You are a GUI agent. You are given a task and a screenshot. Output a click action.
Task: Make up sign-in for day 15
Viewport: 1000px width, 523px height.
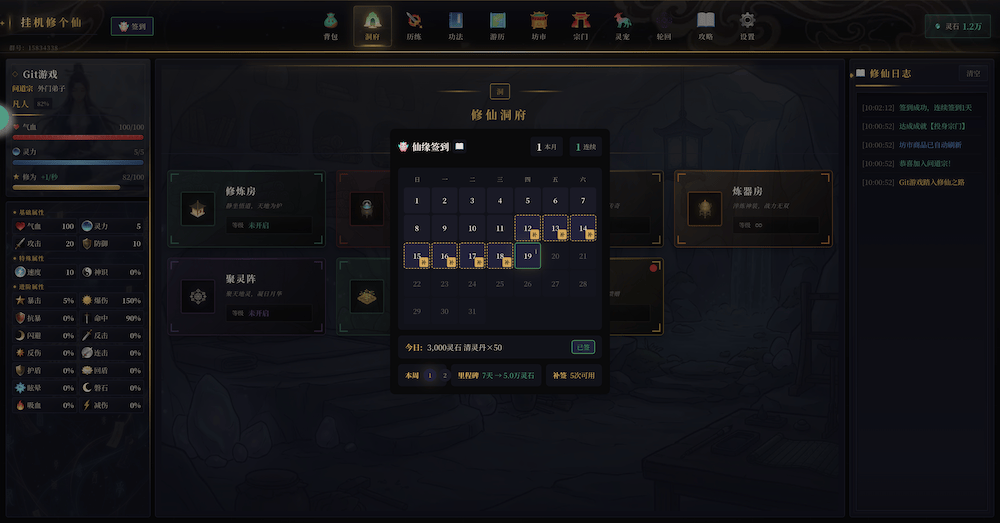click(x=417, y=257)
